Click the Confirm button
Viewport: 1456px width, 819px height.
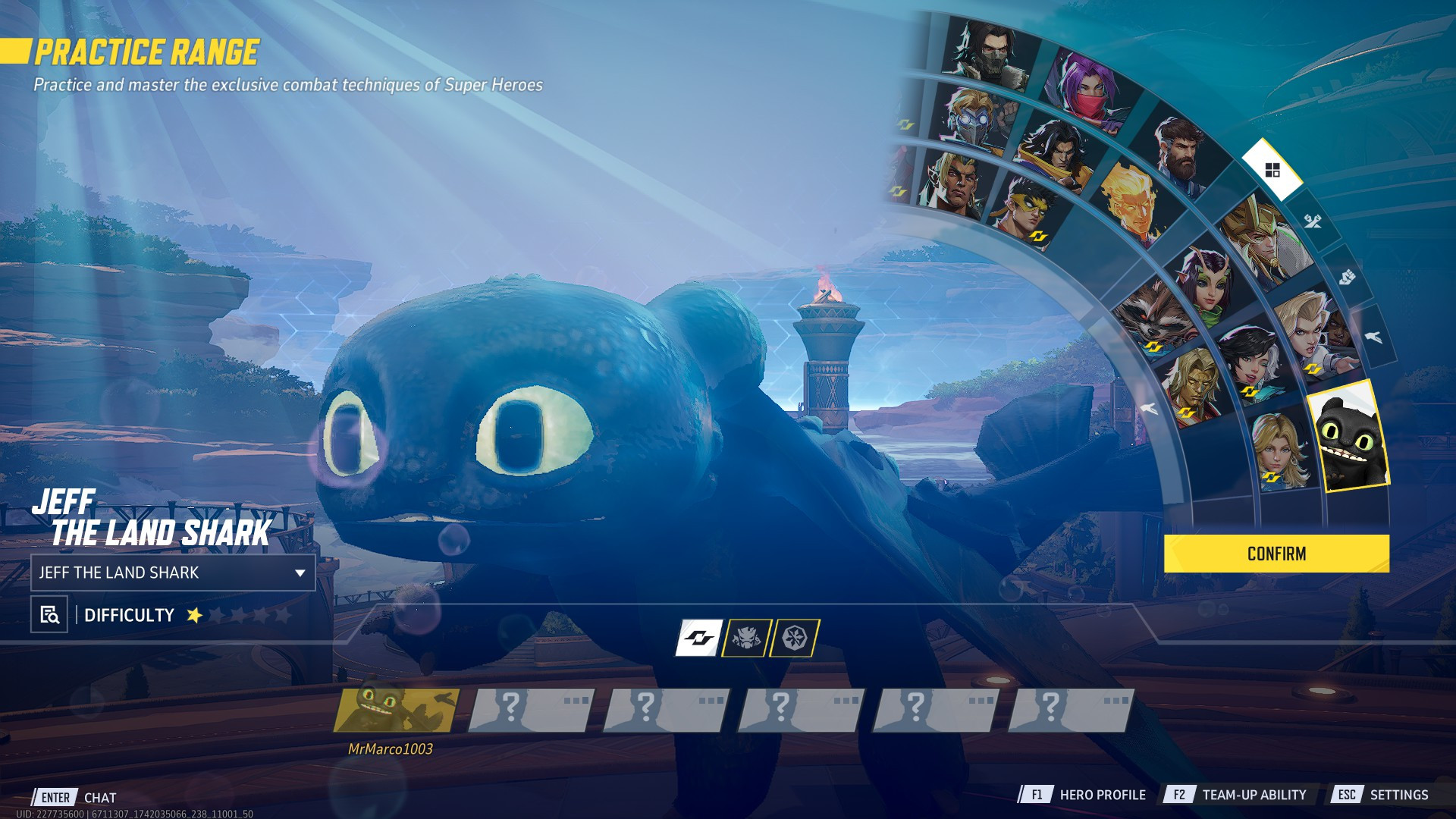pos(1276,554)
